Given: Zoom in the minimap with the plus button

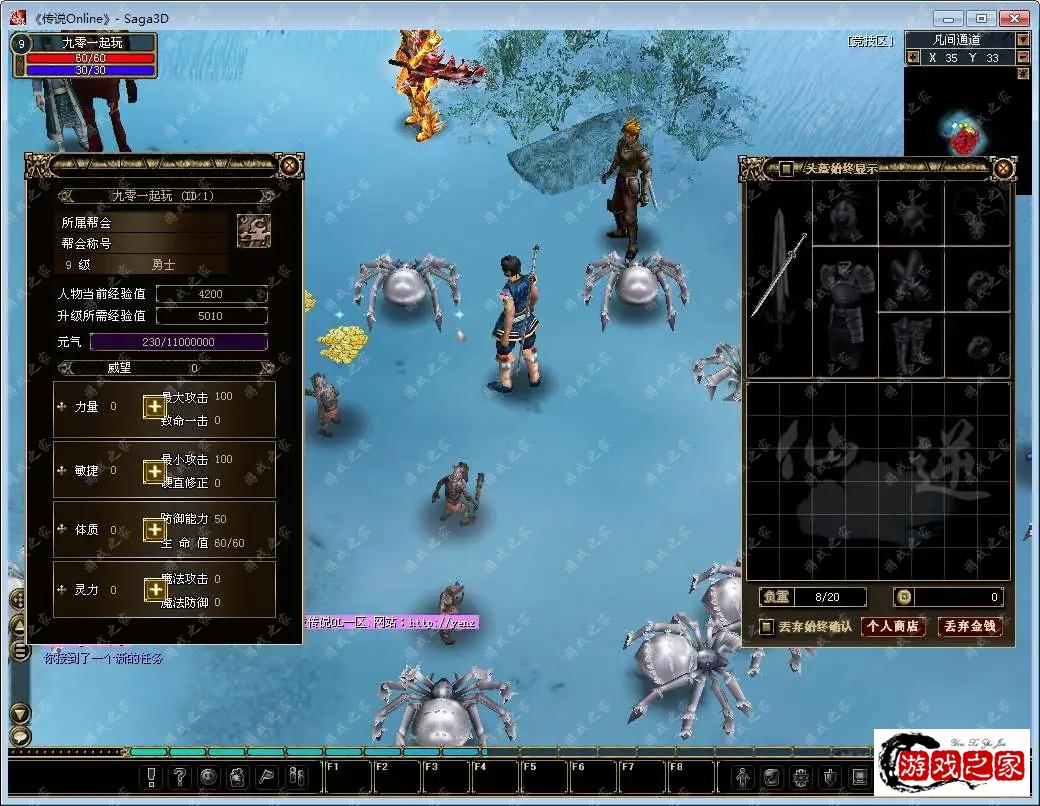Looking at the screenshot, I should [x=912, y=58].
